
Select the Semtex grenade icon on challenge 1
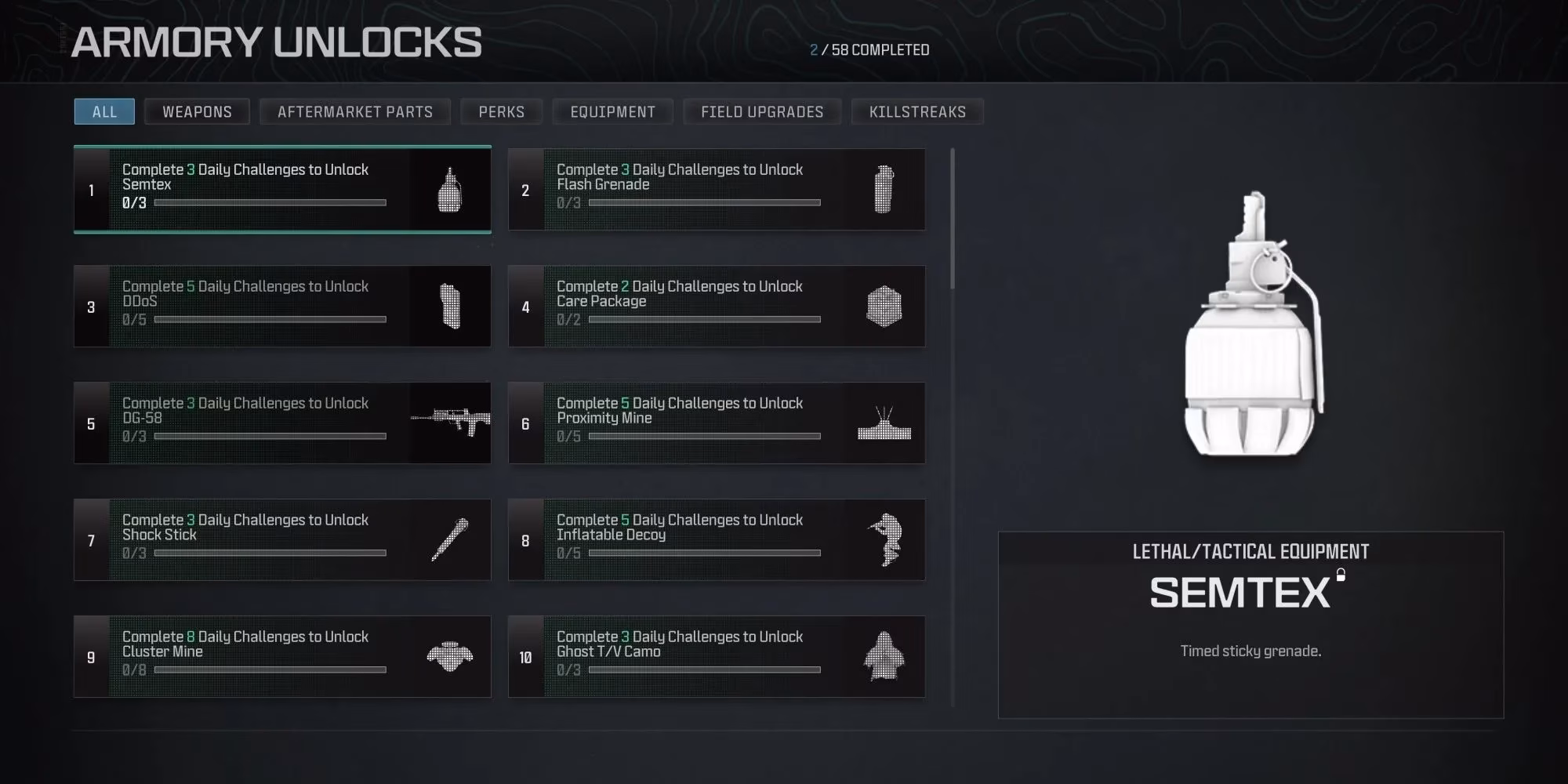click(448, 190)
